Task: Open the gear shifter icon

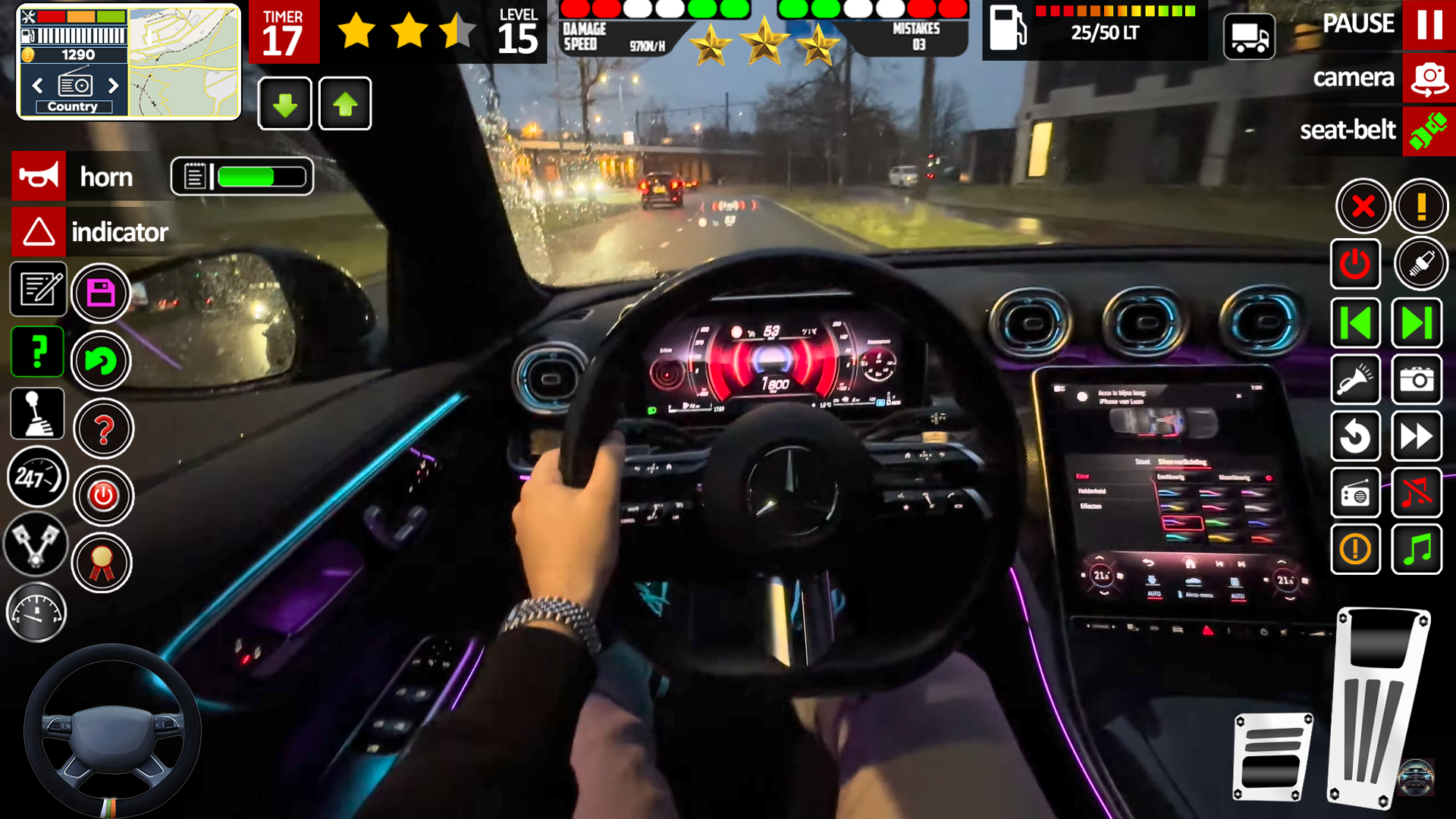Action: tap(37, 413)
